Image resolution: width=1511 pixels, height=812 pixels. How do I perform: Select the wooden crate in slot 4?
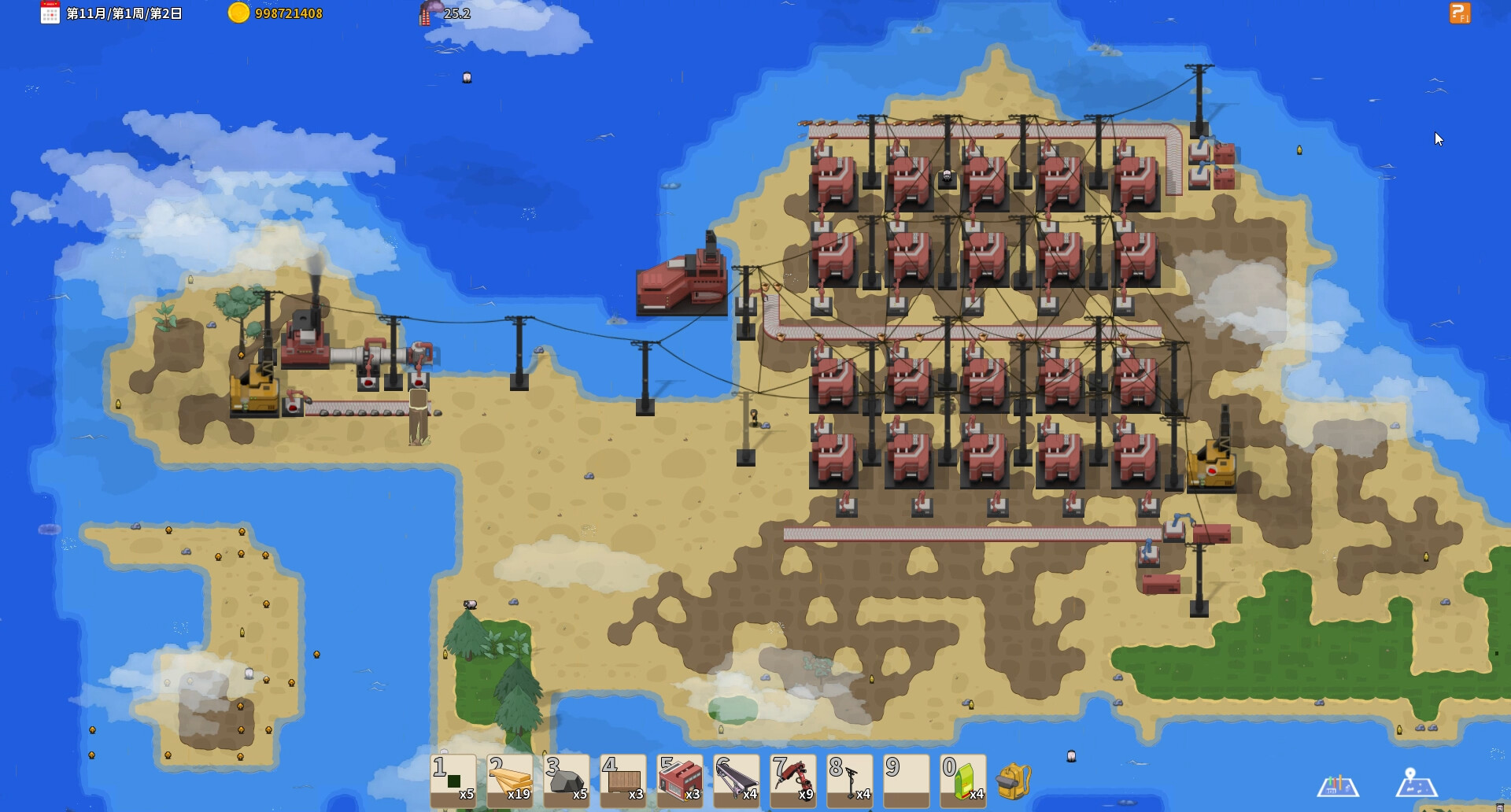pos(623,781)
